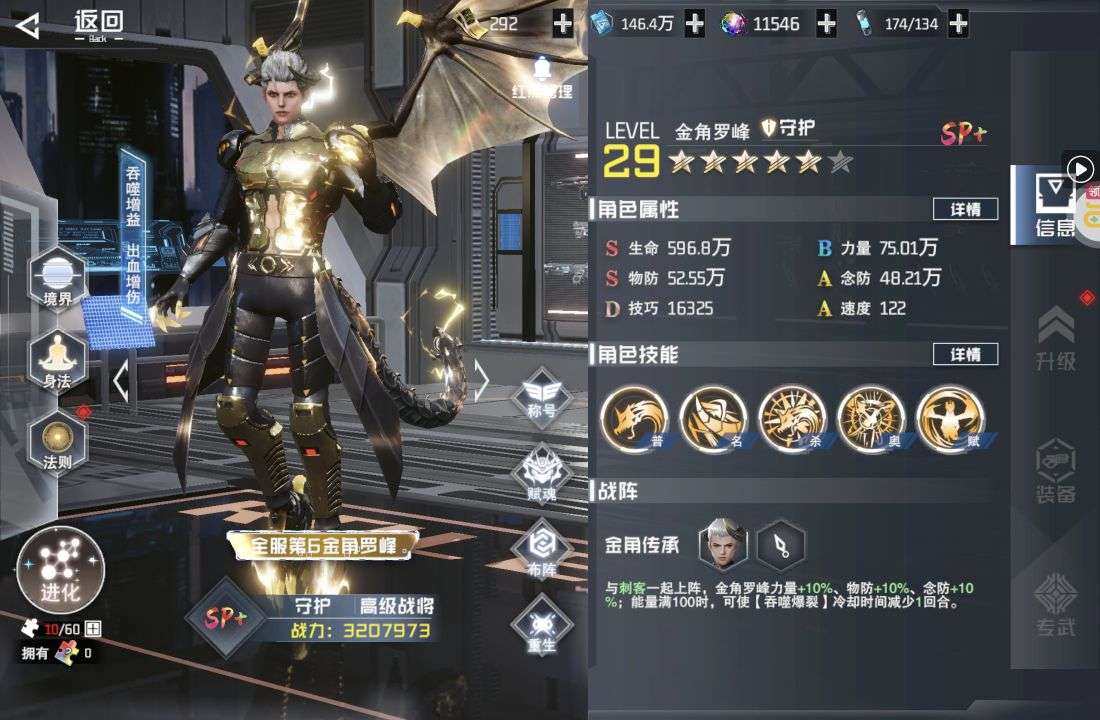Switch to the 升级 upgrade tab

click(x=1056, y=340)
